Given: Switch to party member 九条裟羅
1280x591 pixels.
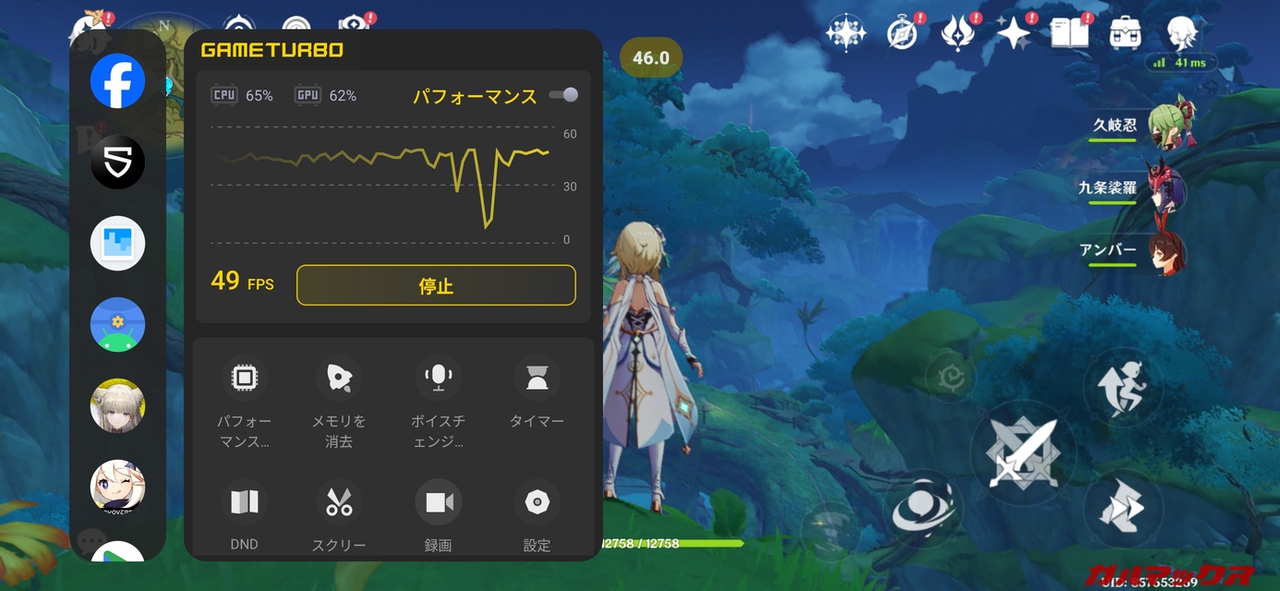Looking at the screenshot, I should coord(1166,188).
